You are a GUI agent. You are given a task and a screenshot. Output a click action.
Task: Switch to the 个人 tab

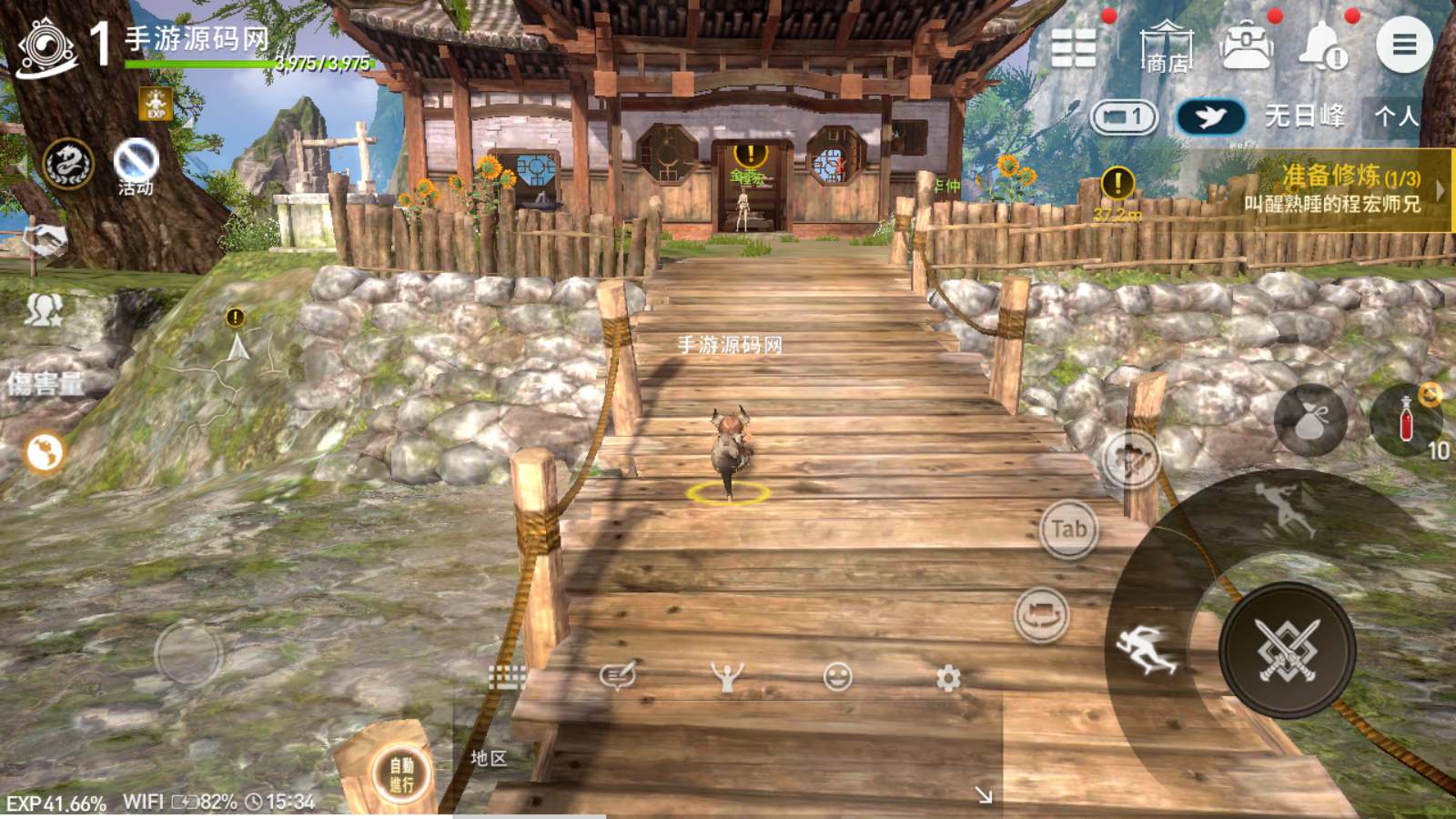coord(1396,116)
